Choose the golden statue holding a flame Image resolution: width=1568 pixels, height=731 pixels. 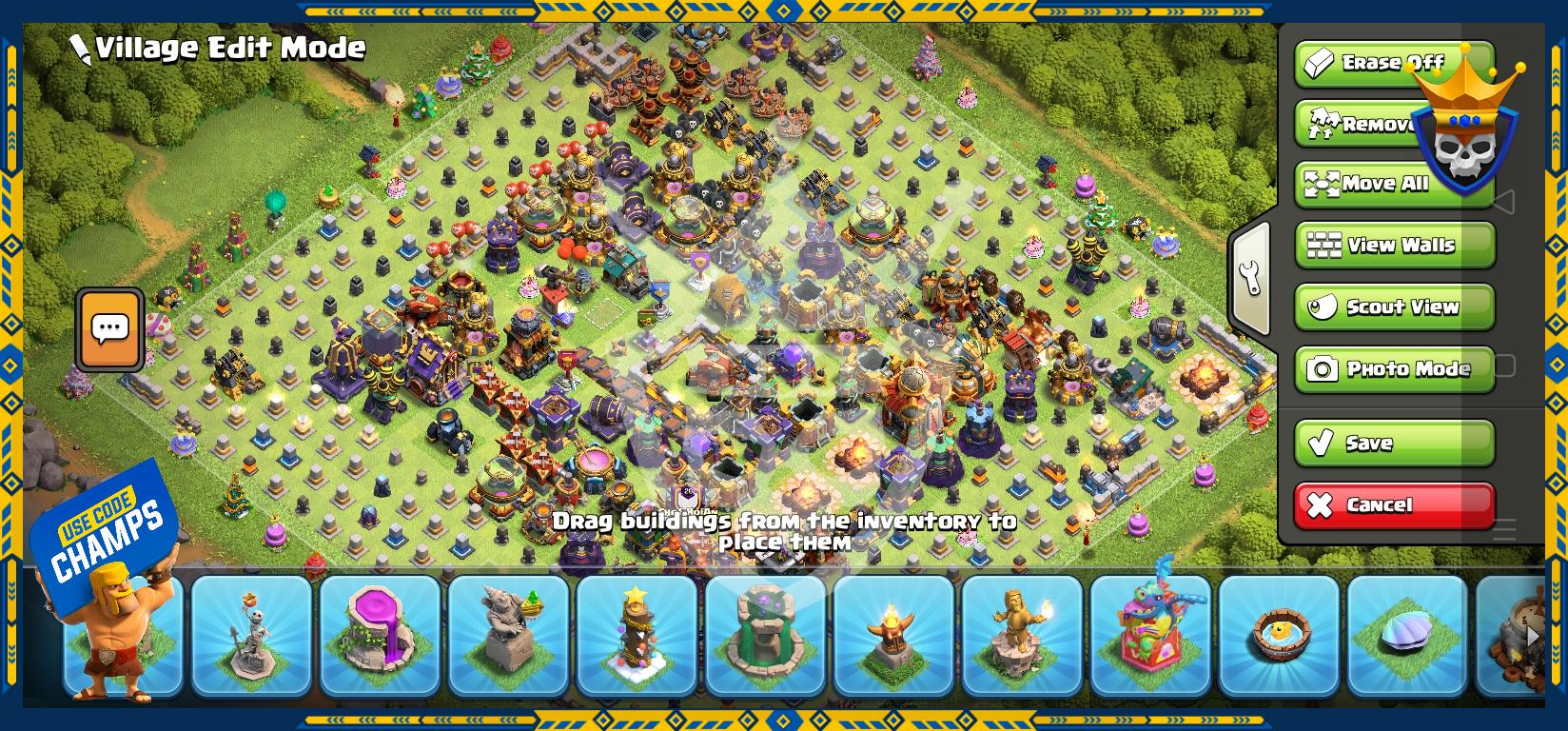[x=1023, y=635]
